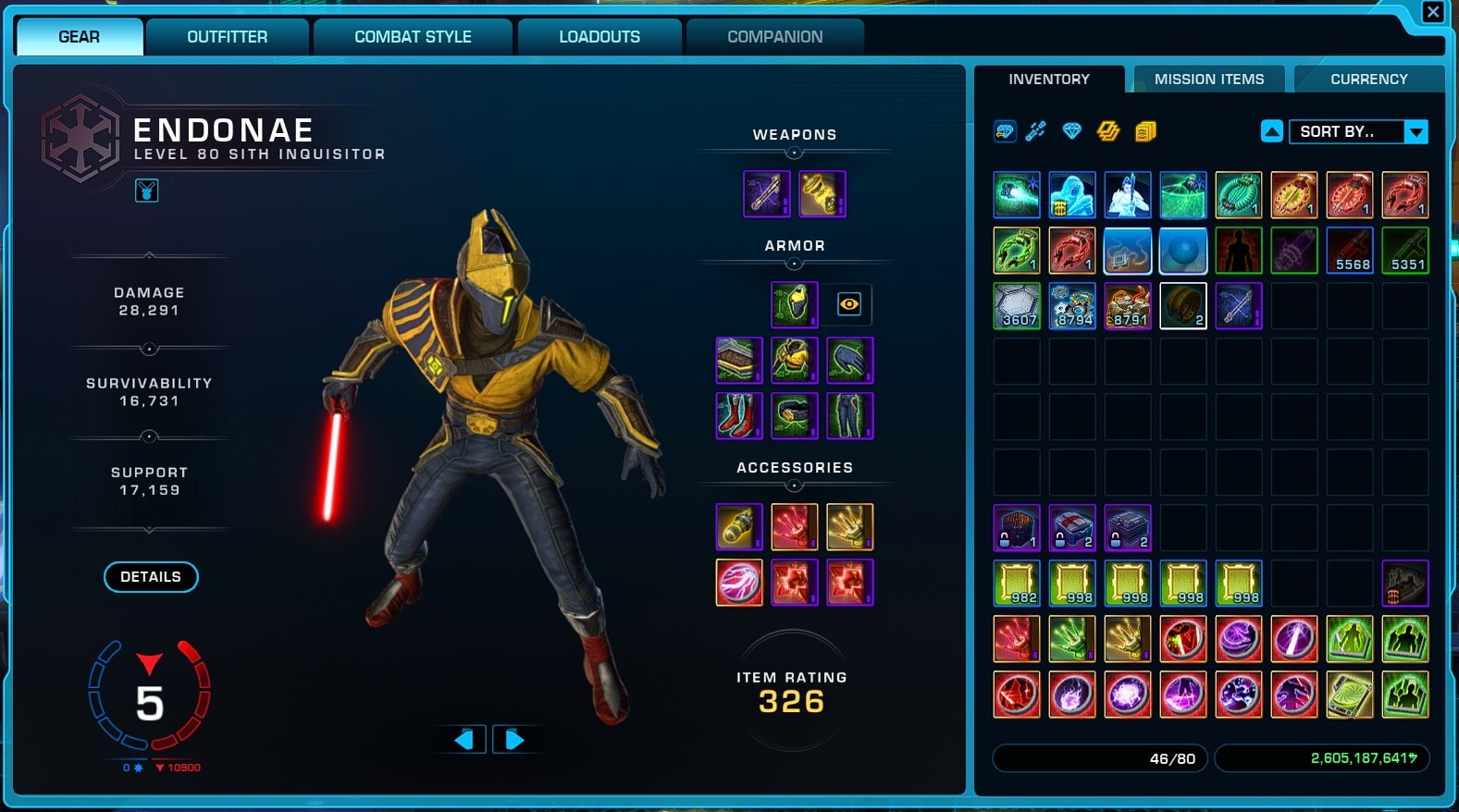Screen dimensions: 1459x812
Task: Select the item stack numbered 5568
Action: tap(1349, 251)
